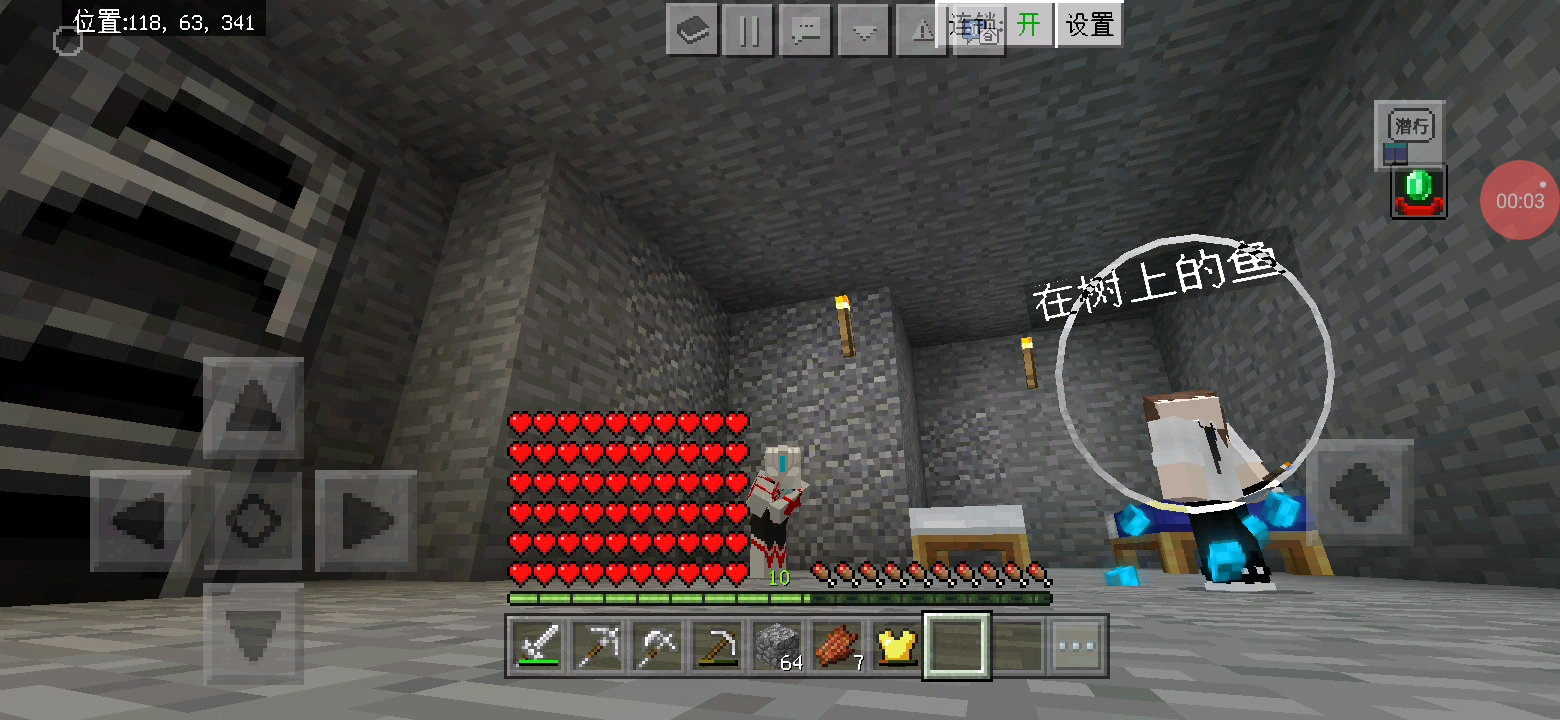Viewport: 1560px width, 720px height.
Task: Tap the red screen recording timer
Action: point(1519,200)
